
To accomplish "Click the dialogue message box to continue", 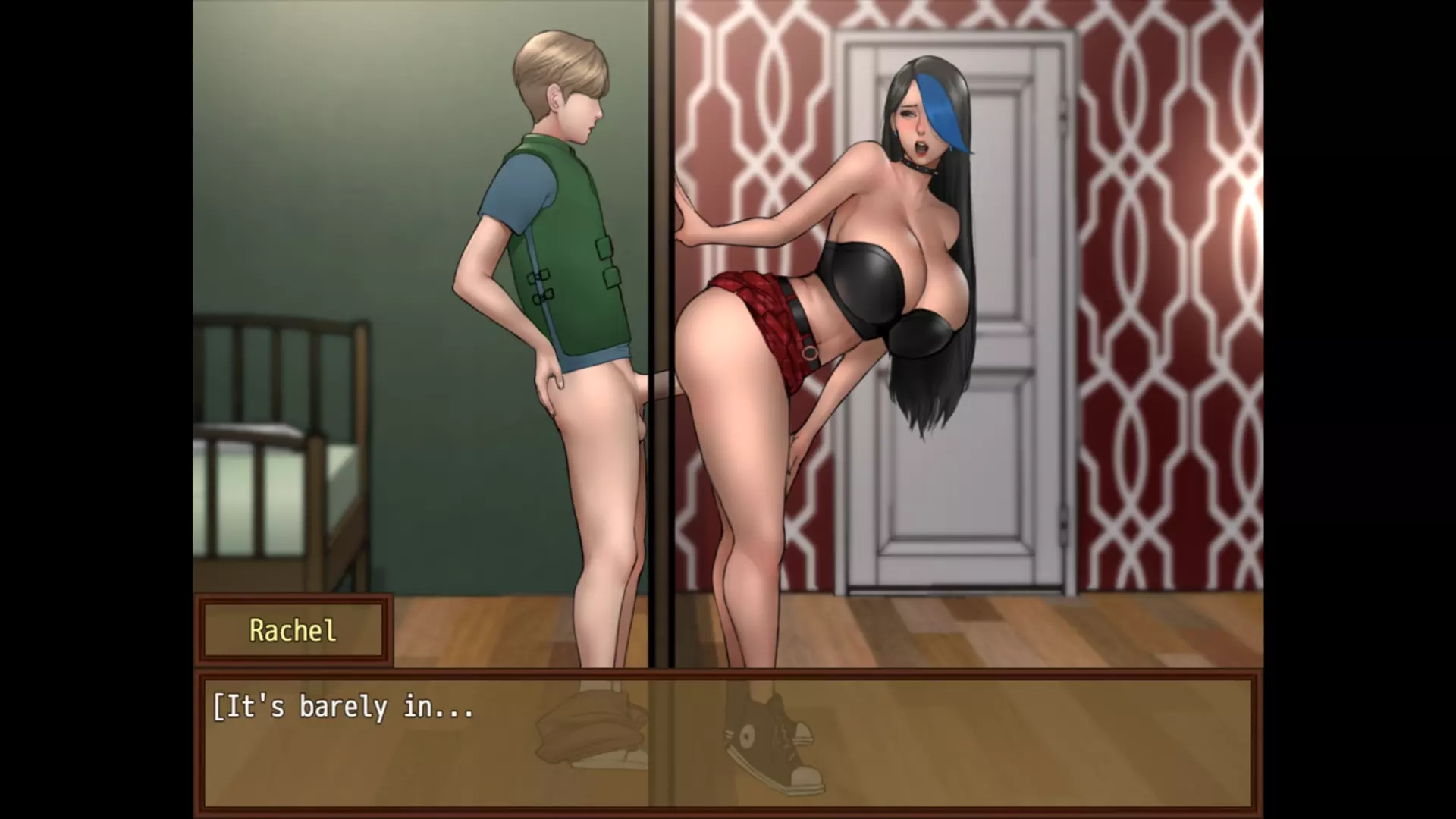I will click(728, 743).
